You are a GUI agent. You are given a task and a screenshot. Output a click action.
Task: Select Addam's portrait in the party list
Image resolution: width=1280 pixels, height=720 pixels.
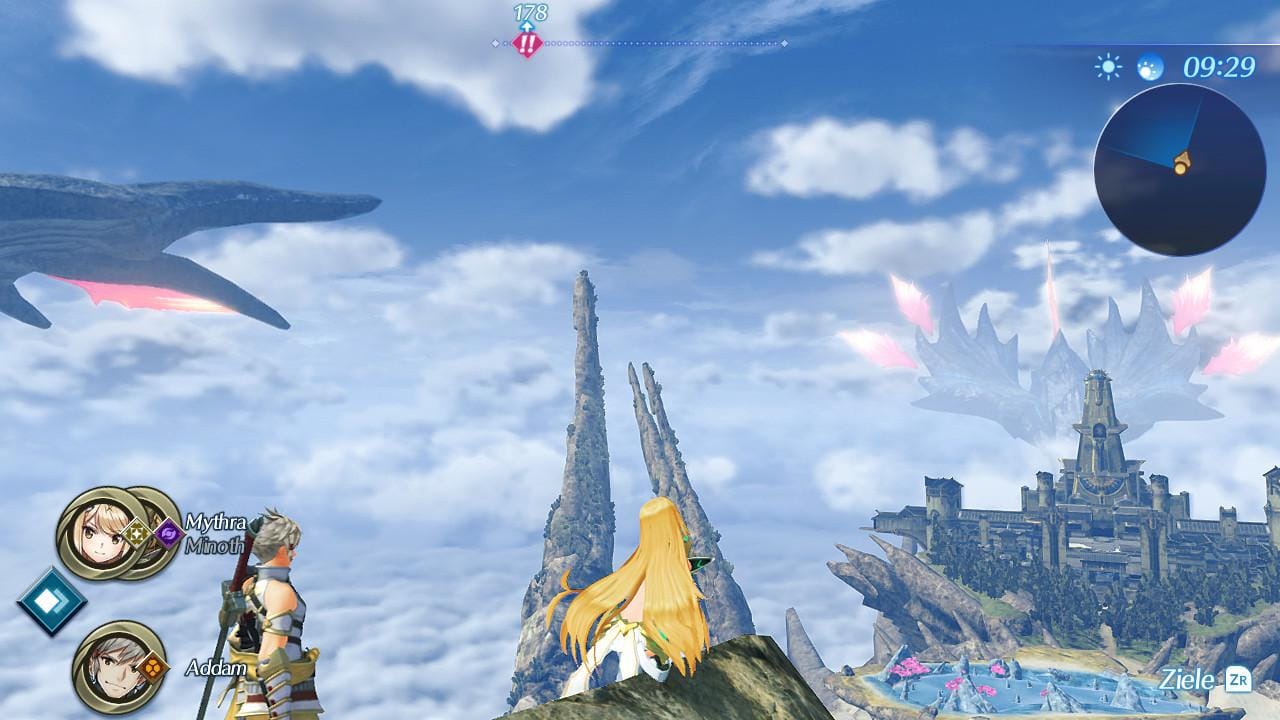[111, 666]
